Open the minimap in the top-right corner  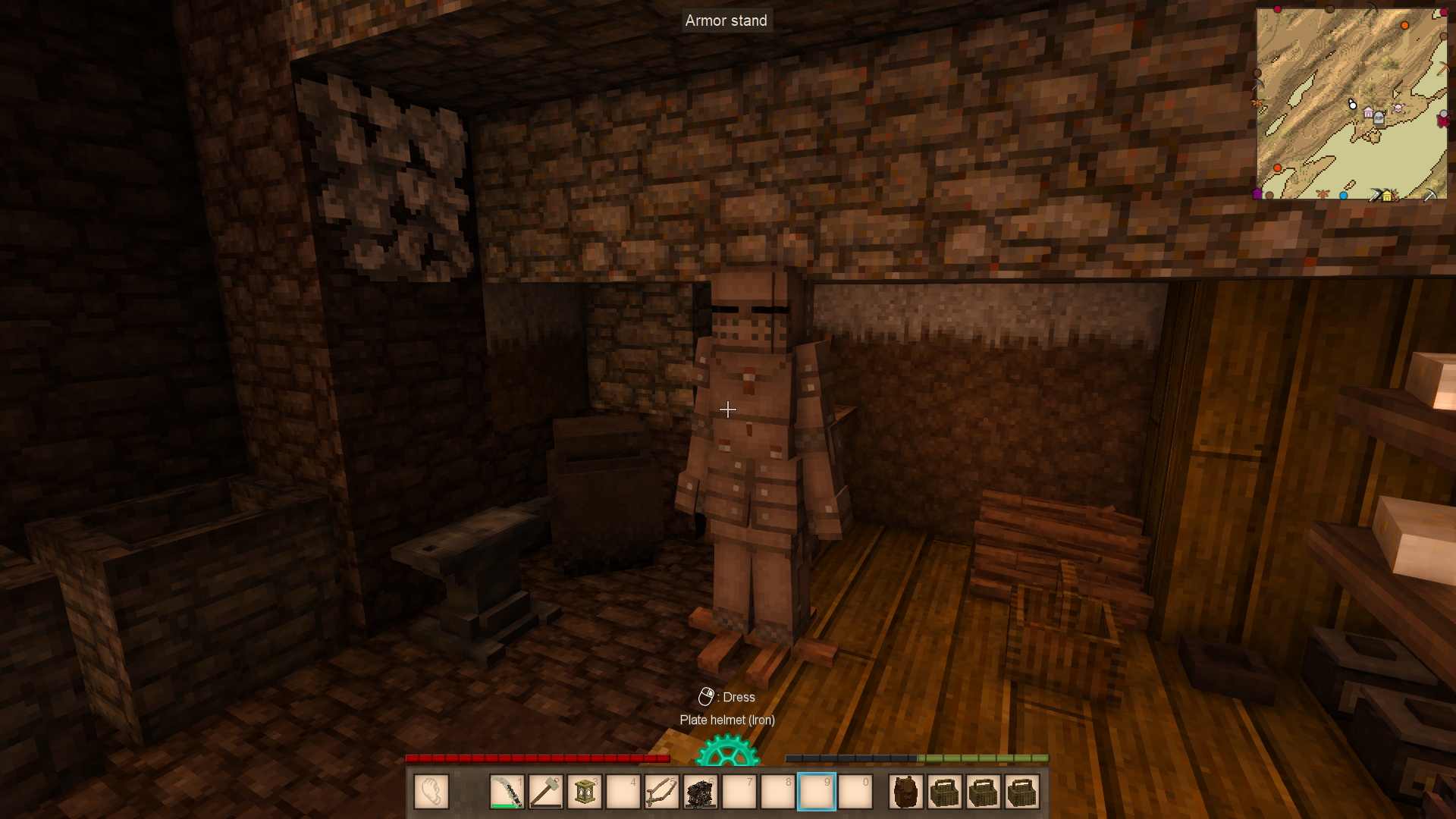coord(1351,104)
